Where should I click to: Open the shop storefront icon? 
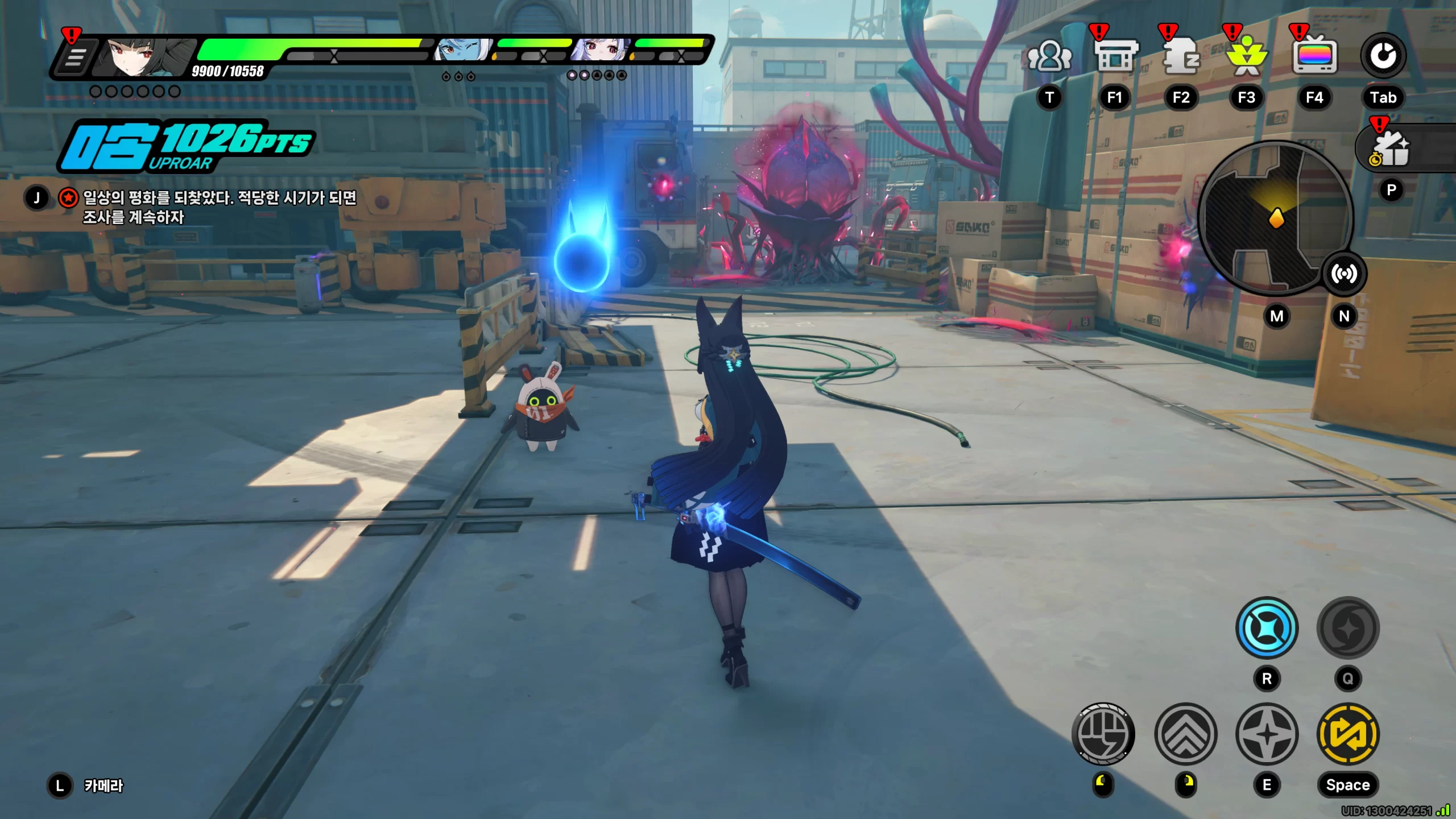tap(1115, 56)
